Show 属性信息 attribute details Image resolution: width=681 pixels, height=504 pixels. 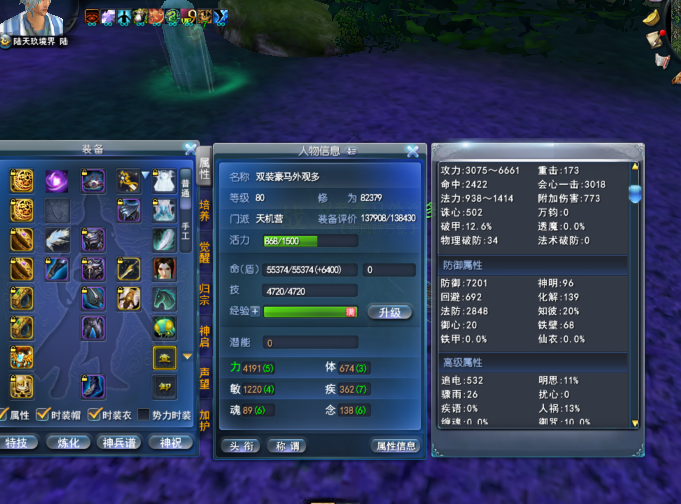(x=394, y=446)
